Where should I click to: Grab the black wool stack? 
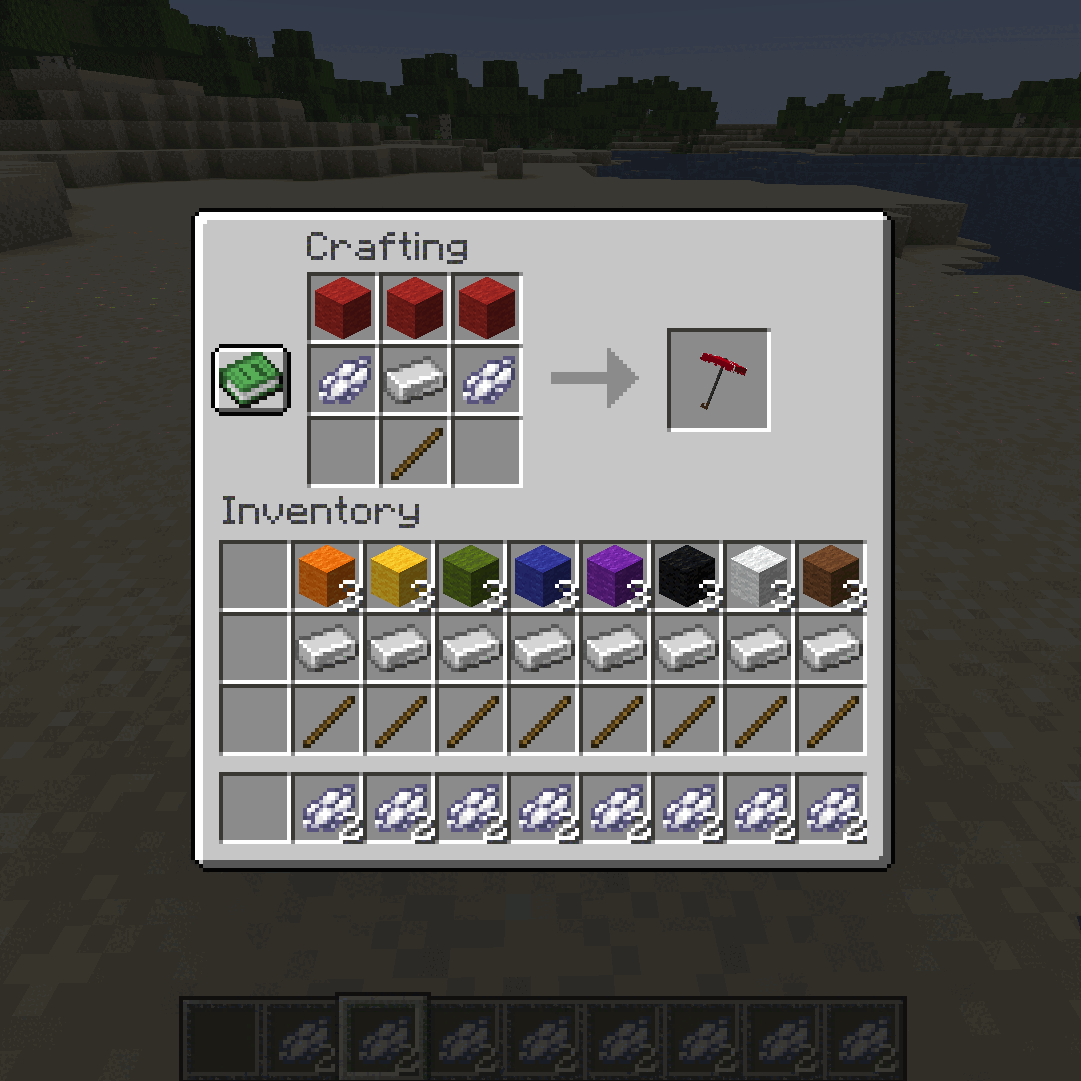[687, 576]
